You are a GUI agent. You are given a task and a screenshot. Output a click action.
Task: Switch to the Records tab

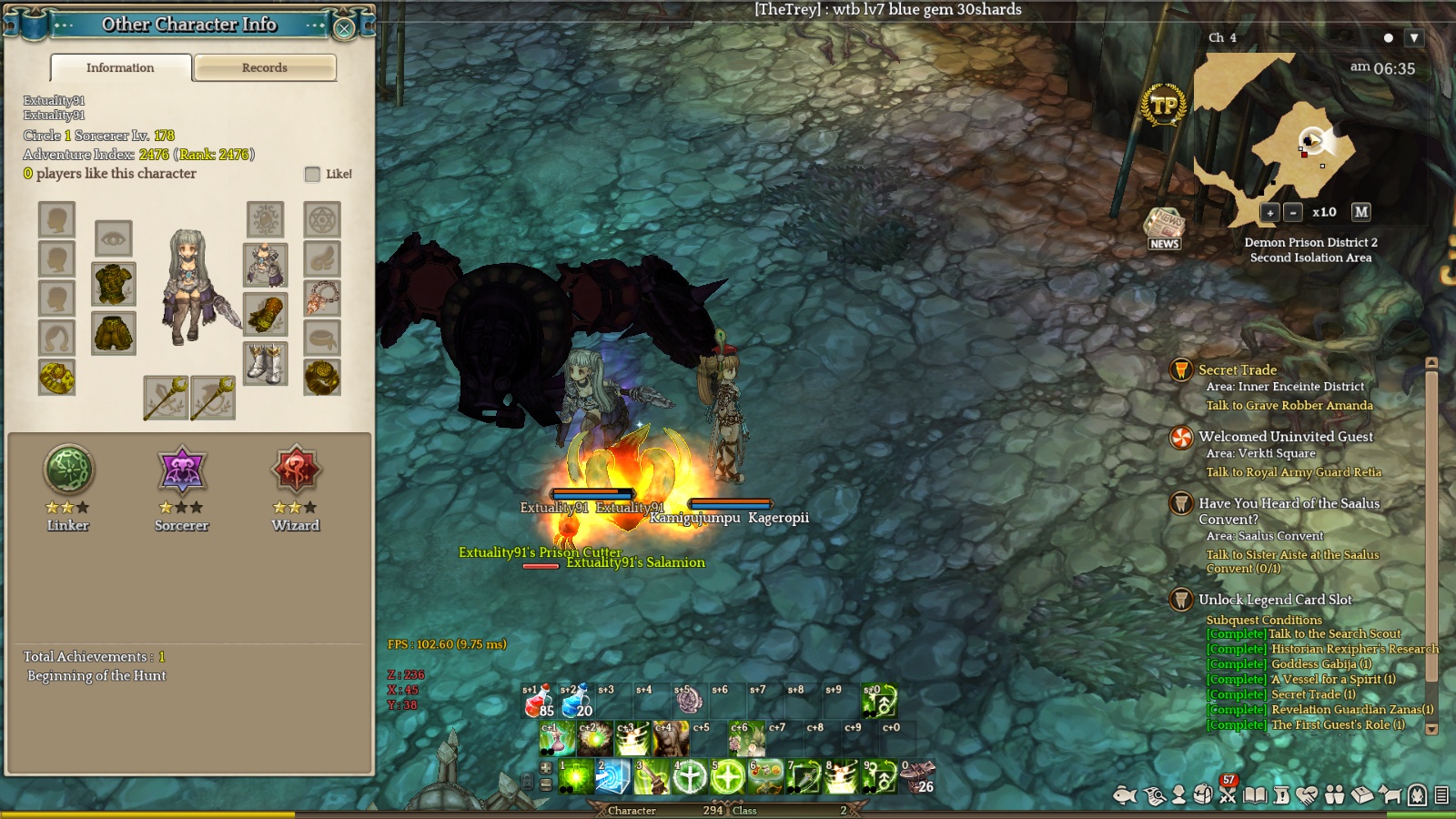coord(265,67)
